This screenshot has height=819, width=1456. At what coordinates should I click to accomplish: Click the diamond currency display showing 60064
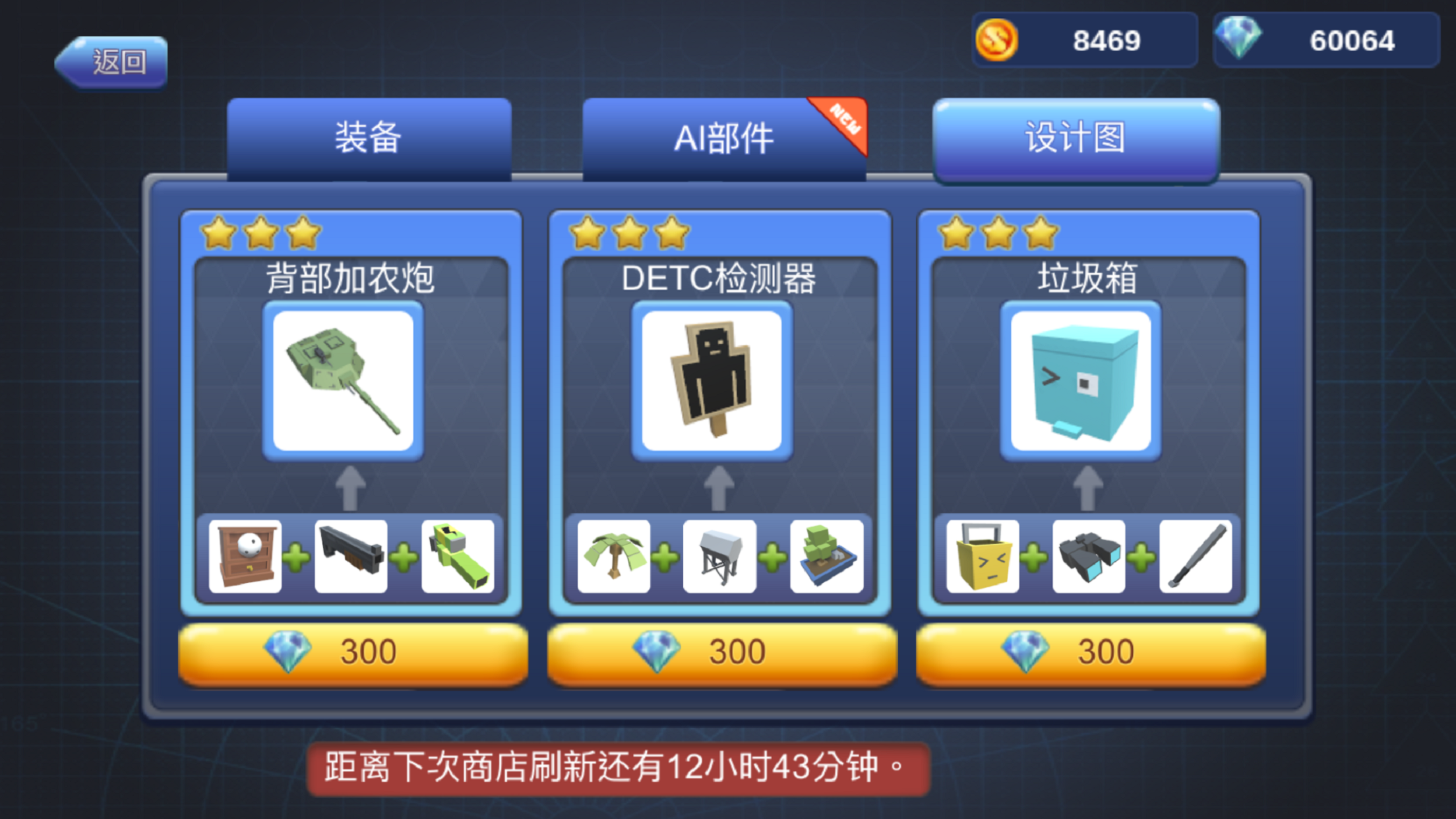coord(1325,41)
